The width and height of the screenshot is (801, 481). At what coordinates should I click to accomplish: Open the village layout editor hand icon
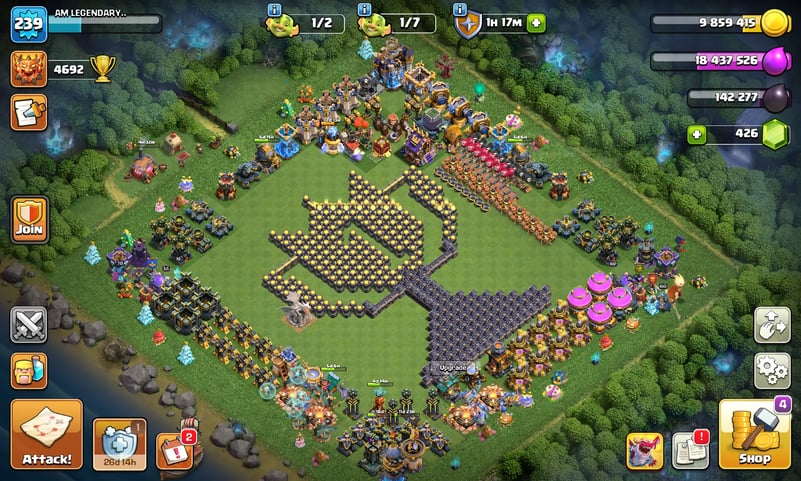click(771, 326)
